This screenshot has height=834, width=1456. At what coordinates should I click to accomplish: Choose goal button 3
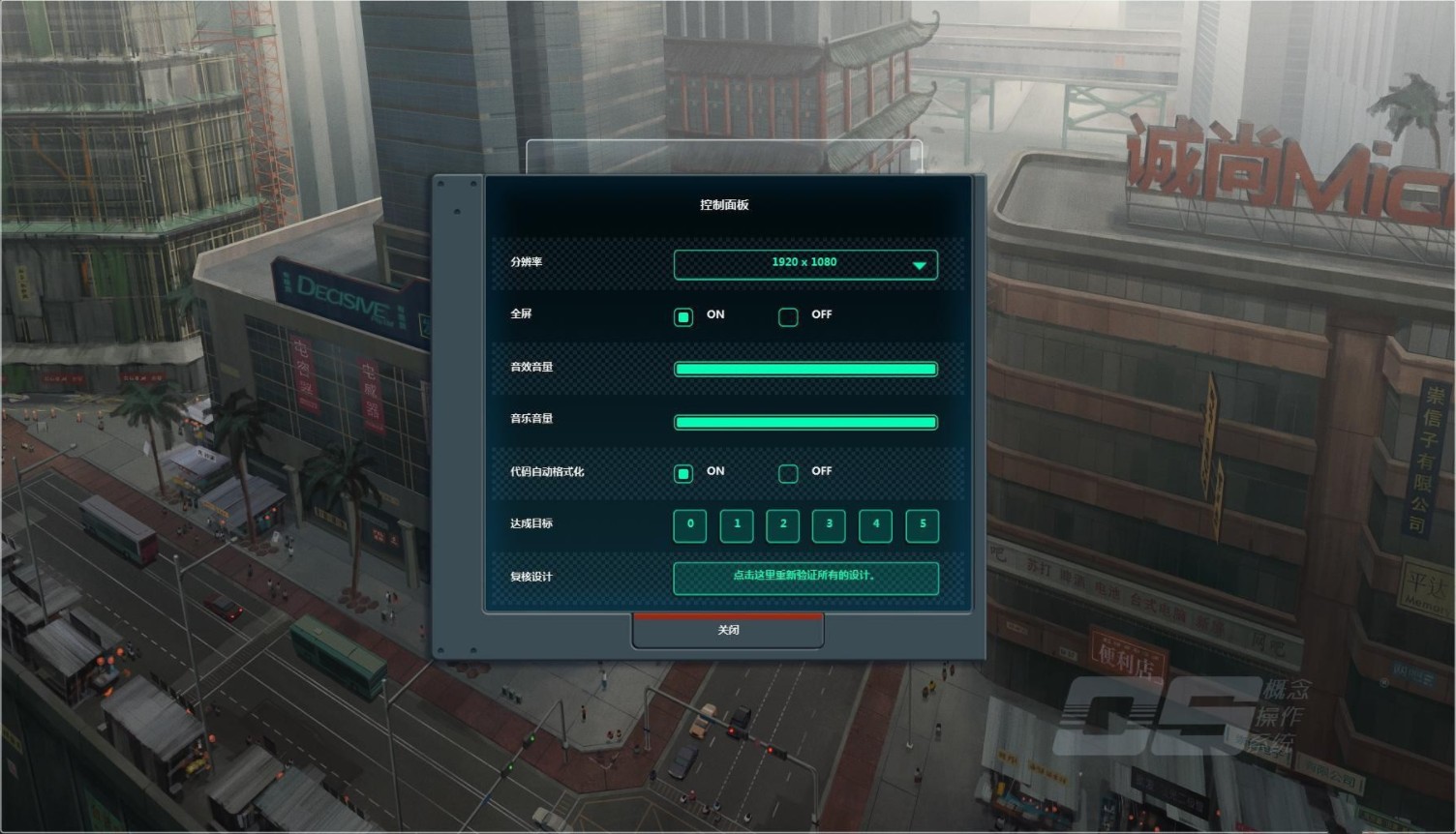tap(829, 525)
